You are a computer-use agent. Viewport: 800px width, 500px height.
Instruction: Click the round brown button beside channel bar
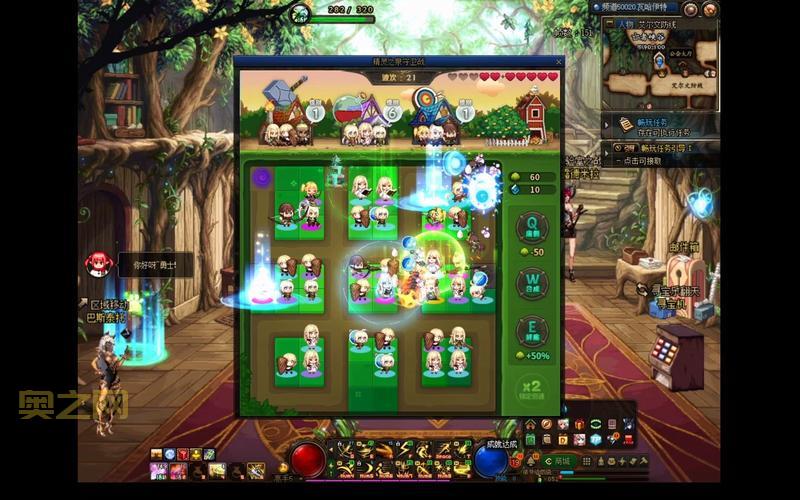[691, 8]
